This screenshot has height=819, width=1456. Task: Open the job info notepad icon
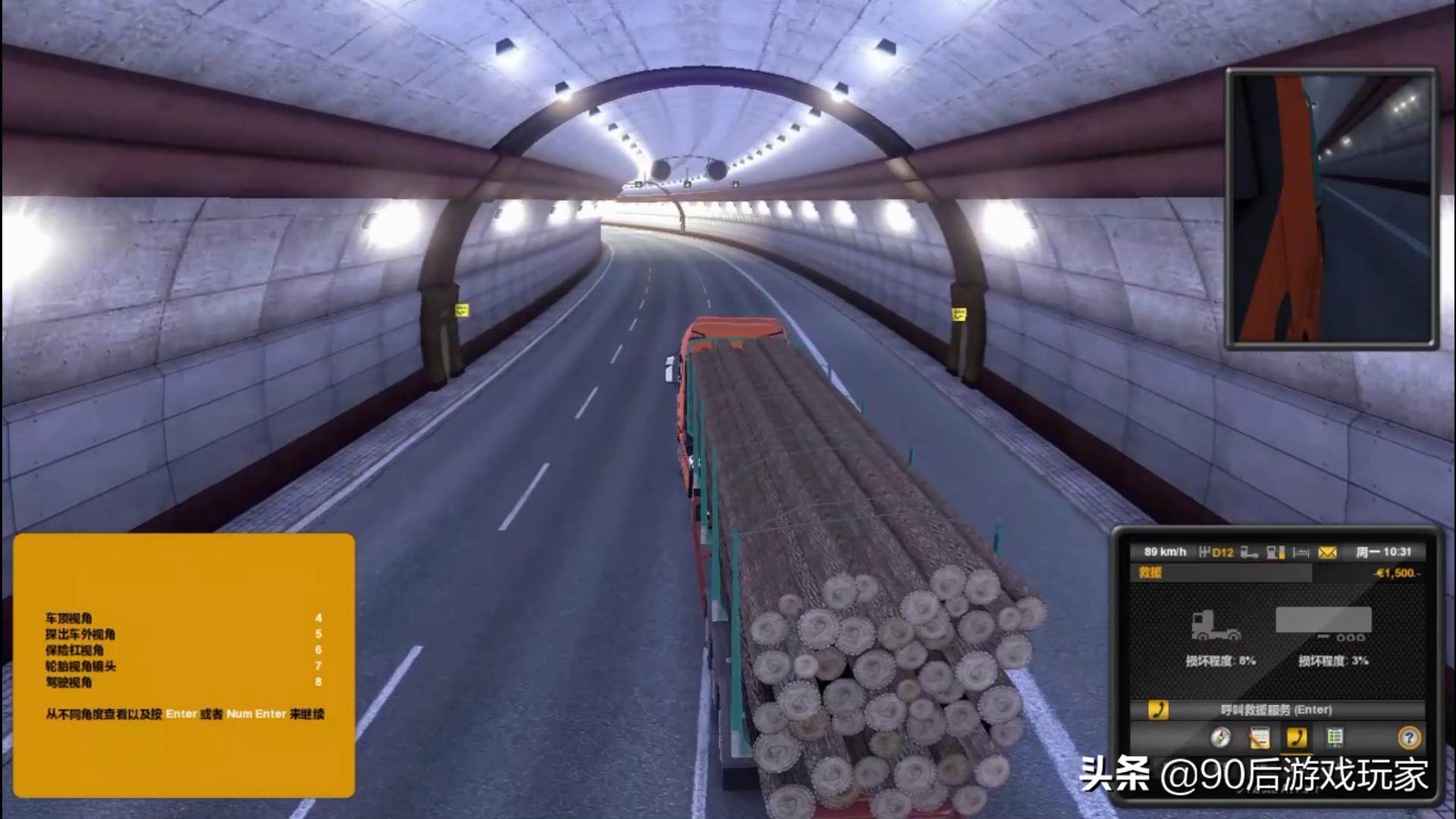coord(1260,738)
